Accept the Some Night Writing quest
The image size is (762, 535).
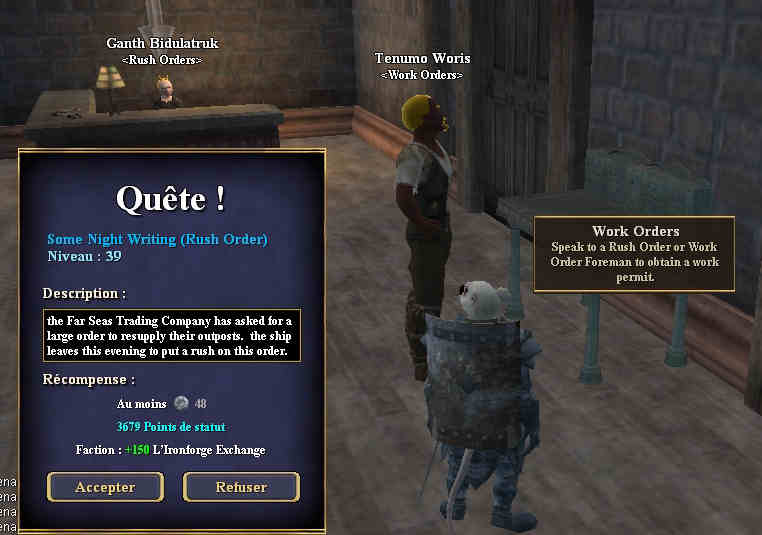click(x=105, y=487)
